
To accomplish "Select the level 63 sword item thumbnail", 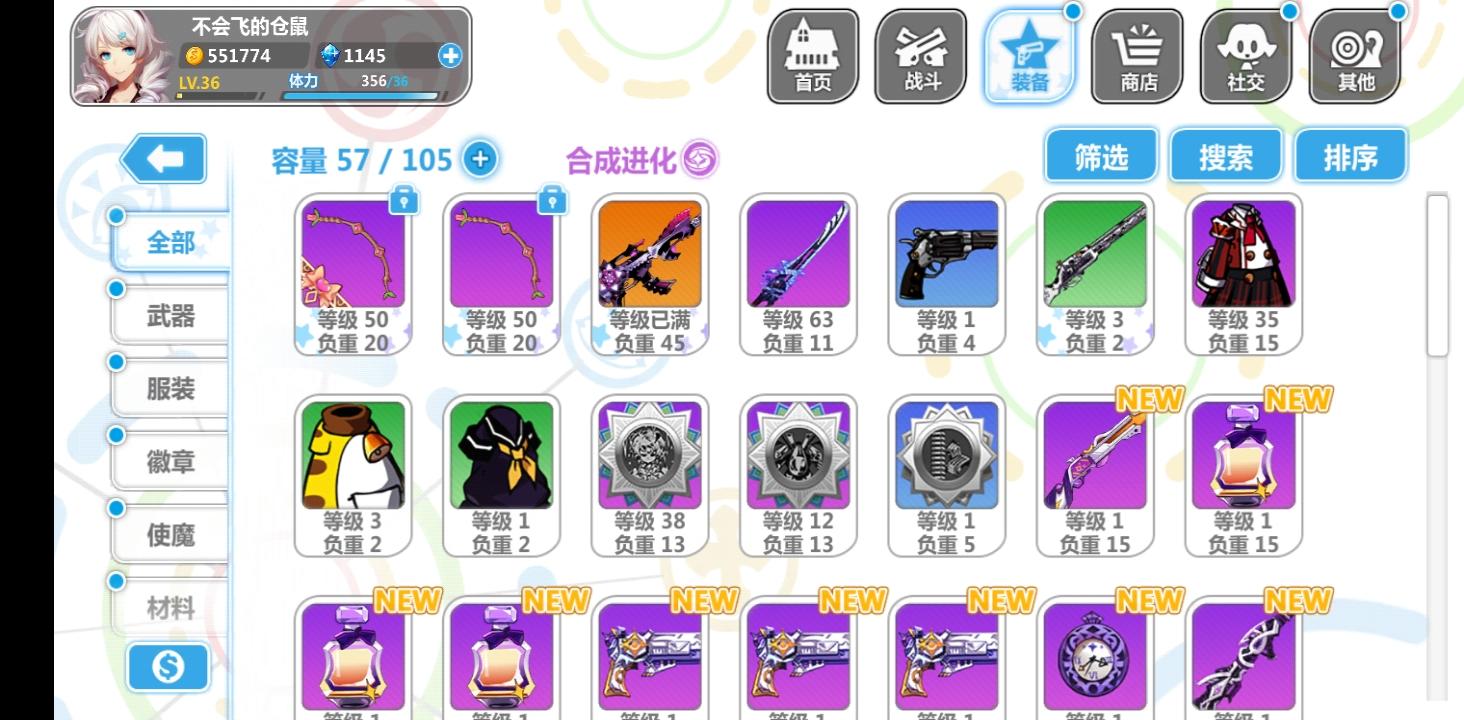I will [x=798, y=255].
